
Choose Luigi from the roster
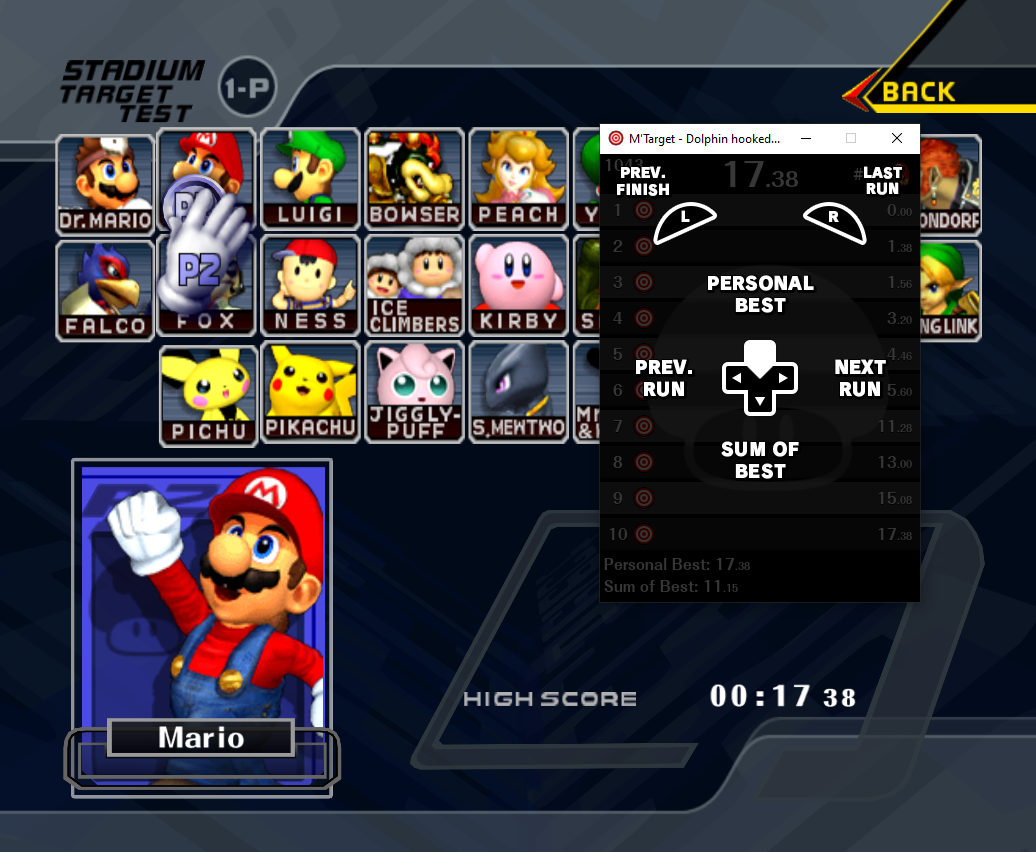point(310,179)
